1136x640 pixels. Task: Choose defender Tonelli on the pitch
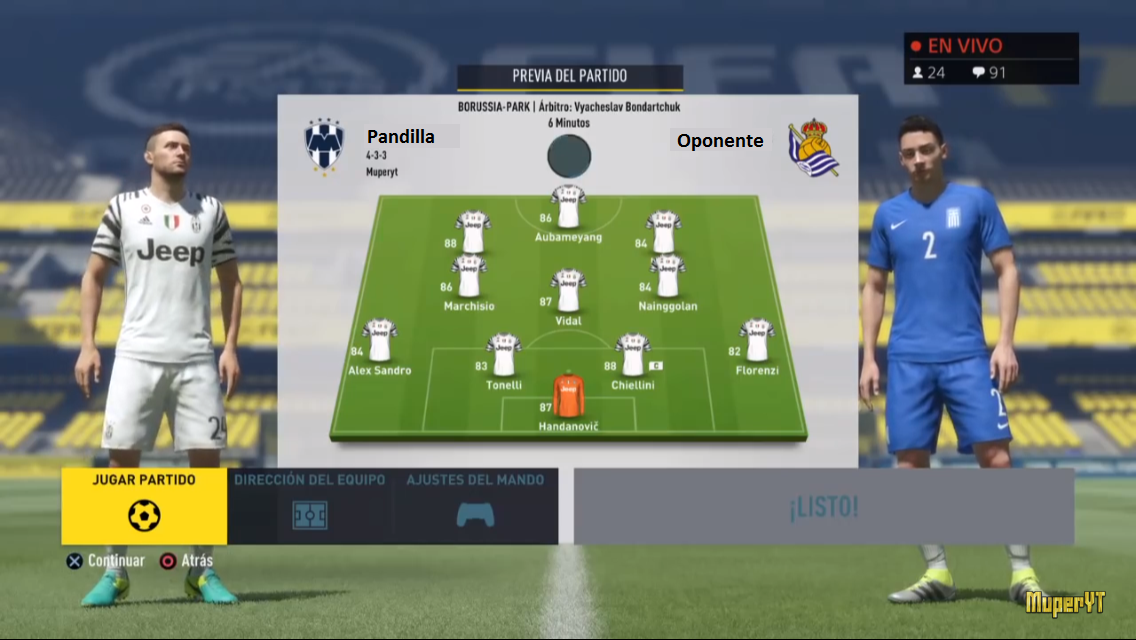point(504,355)
